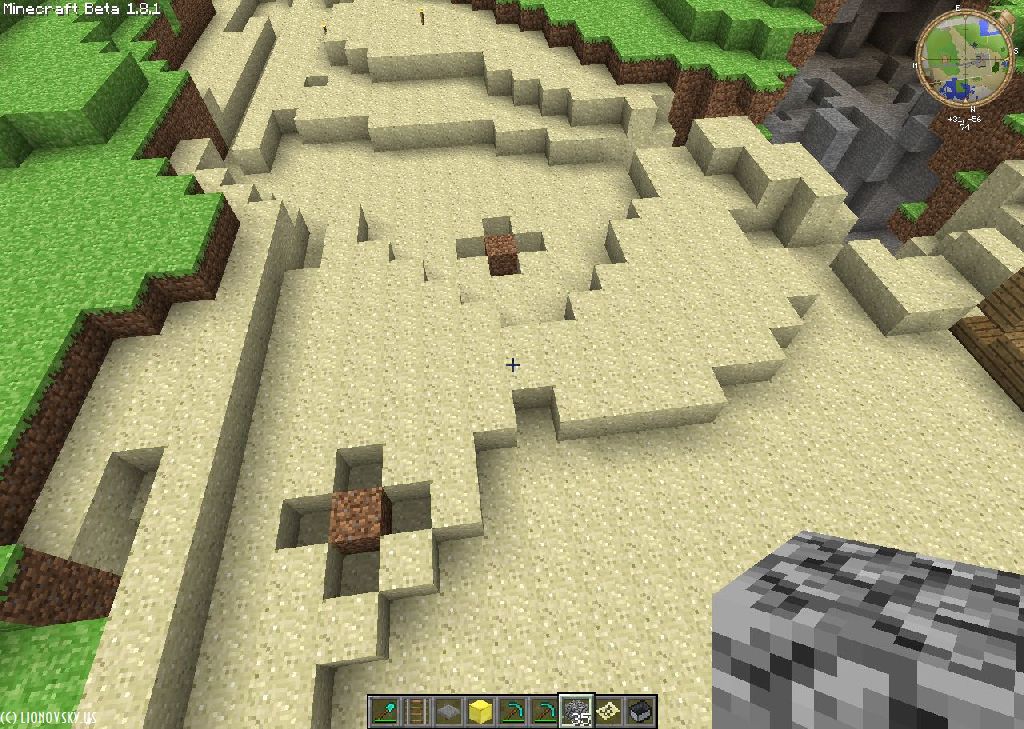
Task: Choose the ladder in the hotbar
Action: pyautogui.click(x=416, y=711)
